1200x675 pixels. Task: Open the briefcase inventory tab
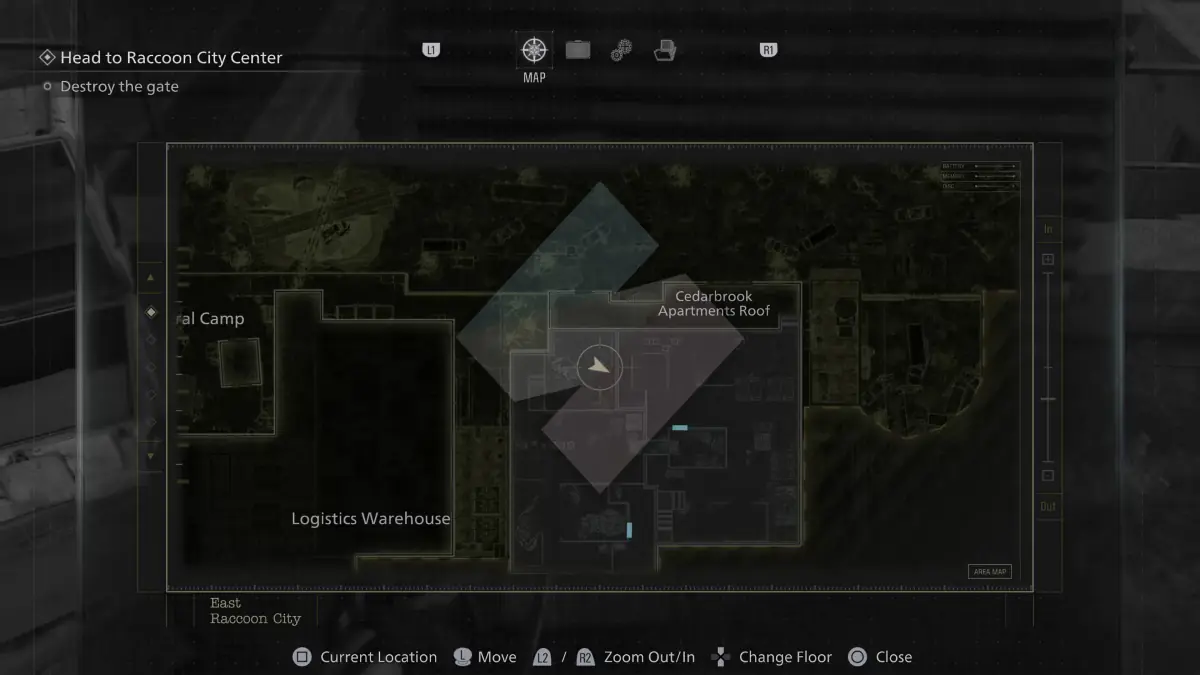(x=577, y=50)
